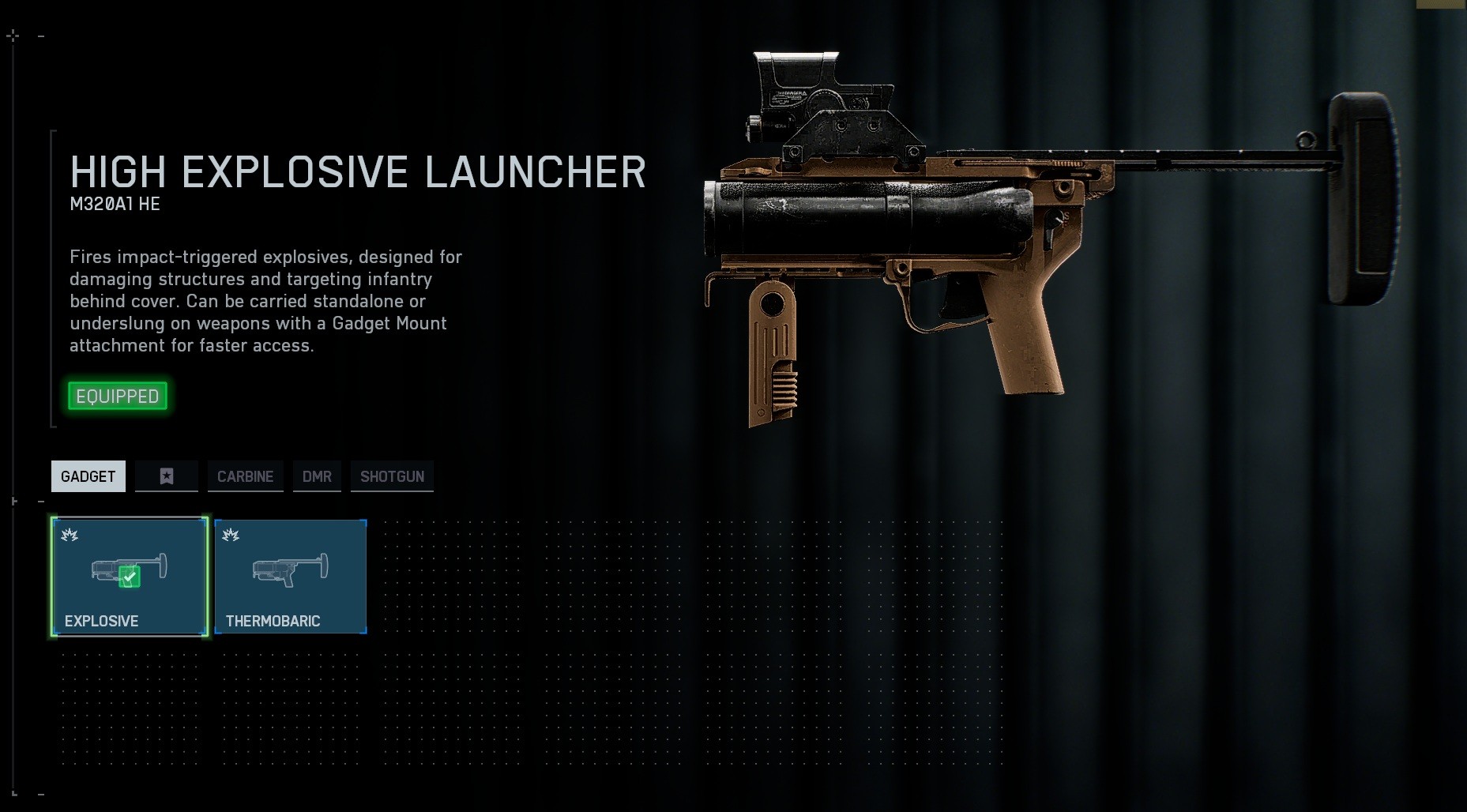Select the Explosive launcher tile
Viewport: 1467px width, 812px height.
(x=130, y=577)
